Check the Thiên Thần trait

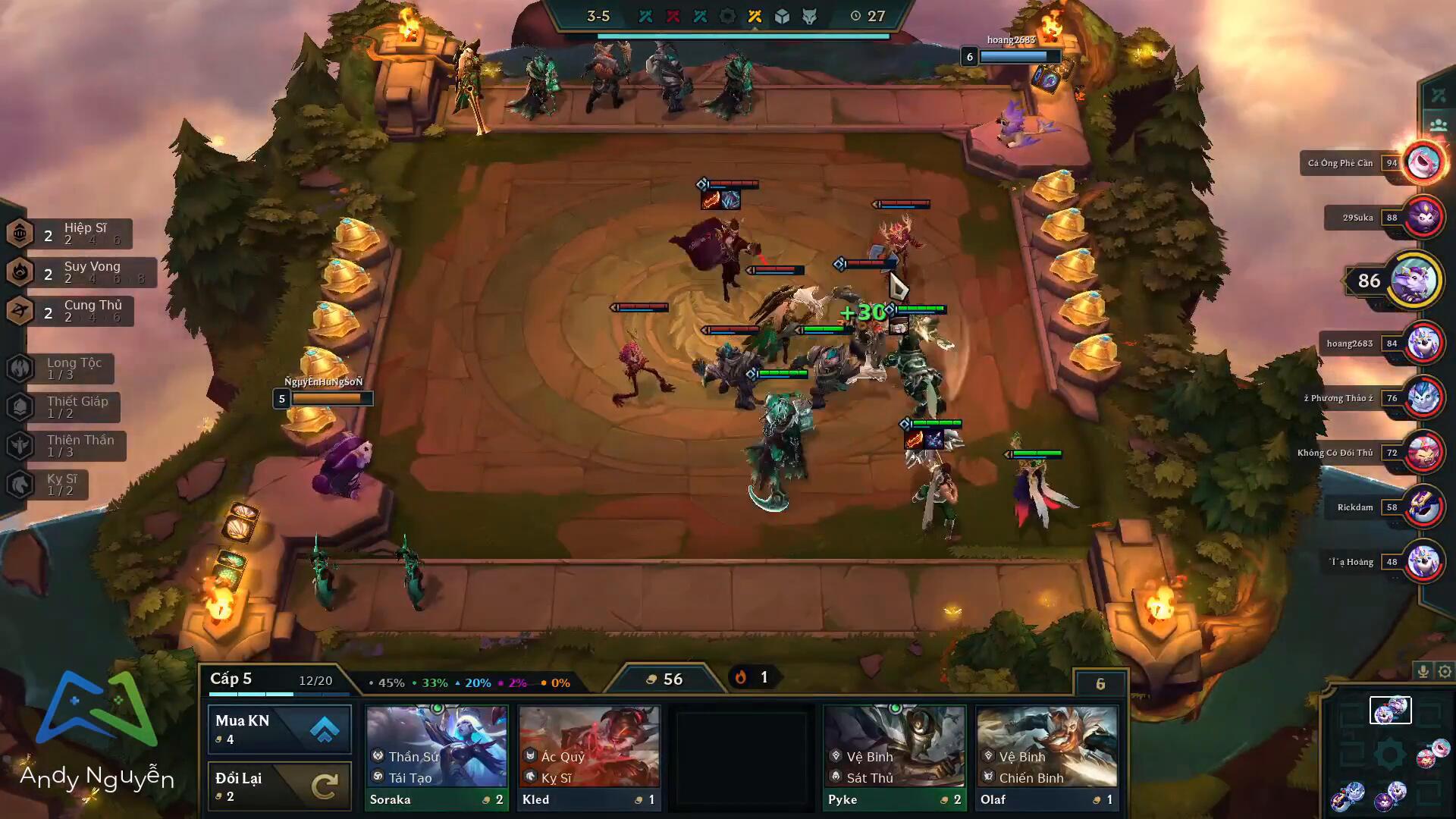(67, 446)
